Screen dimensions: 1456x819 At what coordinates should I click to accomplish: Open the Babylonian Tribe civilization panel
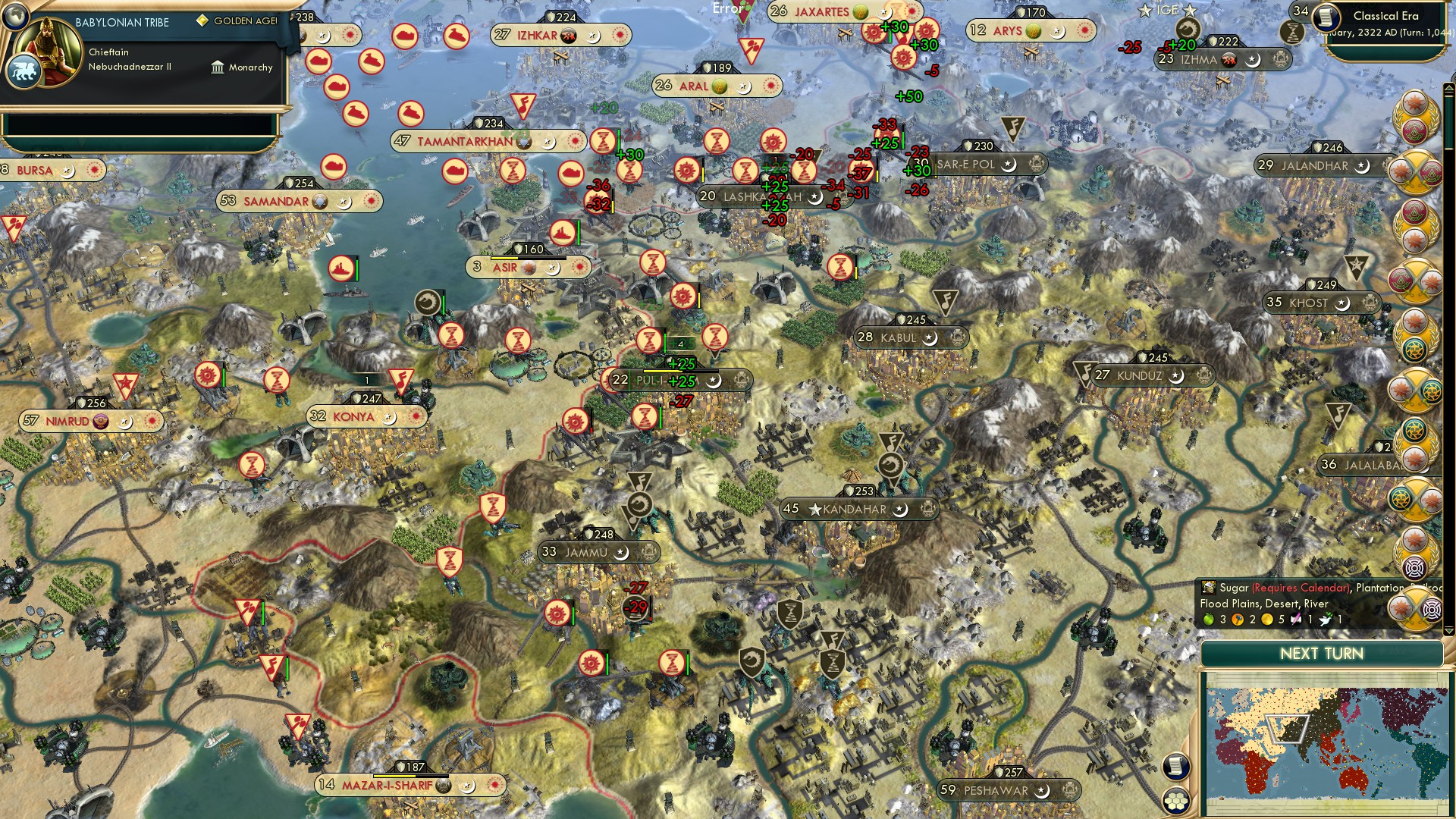click(x=121, y=22)
